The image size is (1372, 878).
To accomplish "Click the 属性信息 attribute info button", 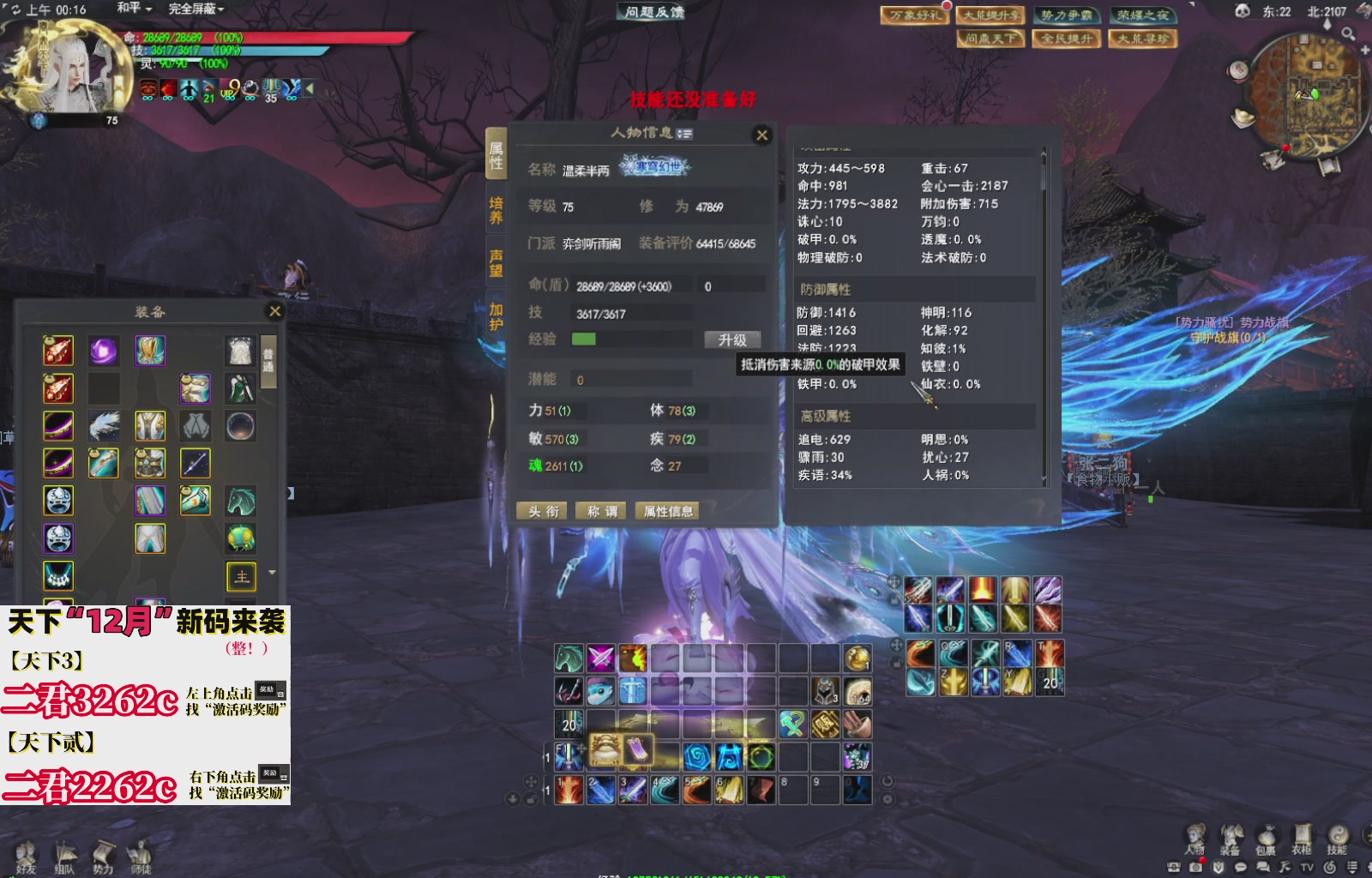I will coord(669,510).
